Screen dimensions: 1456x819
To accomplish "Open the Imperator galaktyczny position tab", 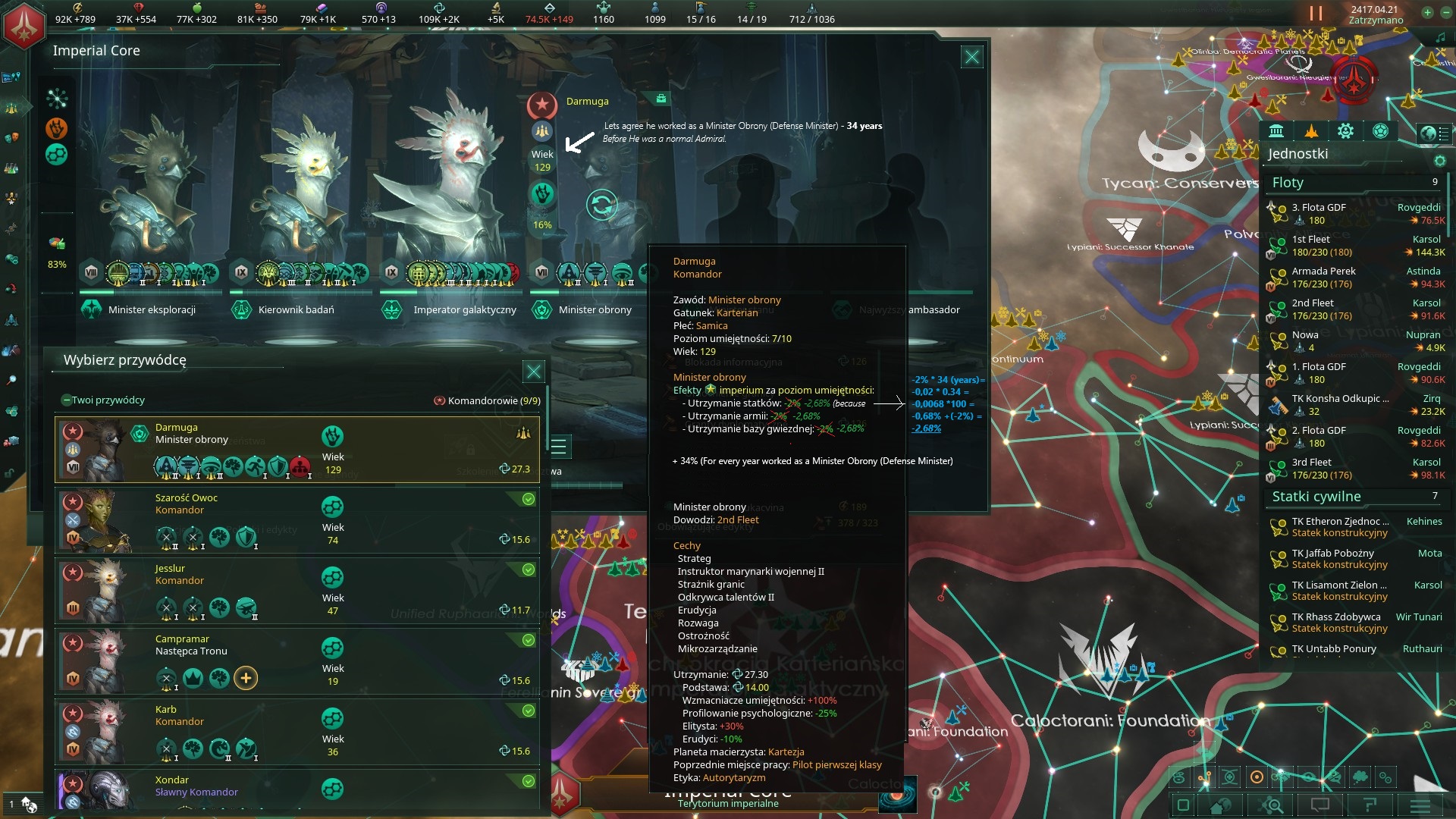I will click(x=465, y=309).
